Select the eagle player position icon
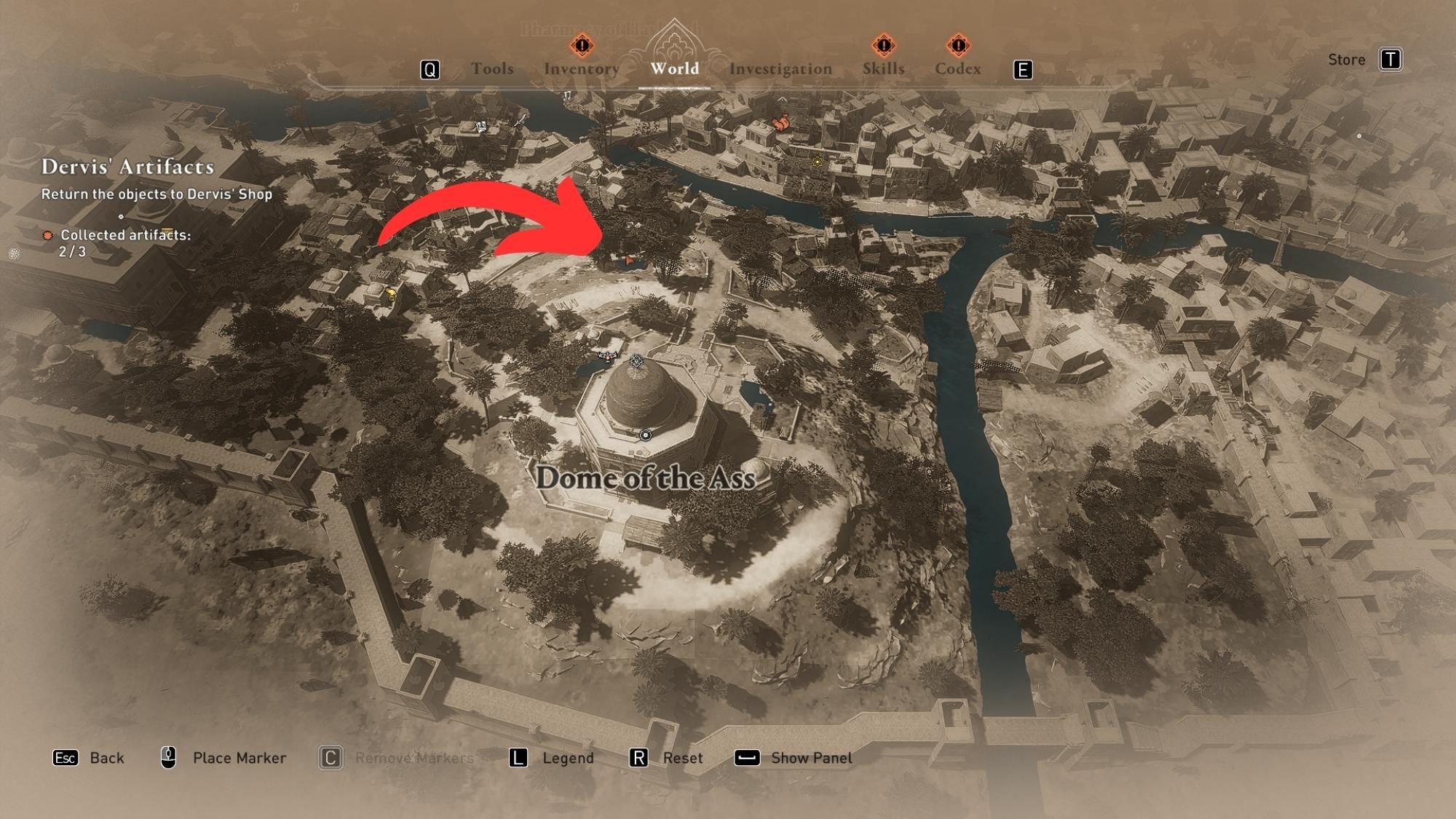Viewport: 1456px width, 819px height. (607, 357)
